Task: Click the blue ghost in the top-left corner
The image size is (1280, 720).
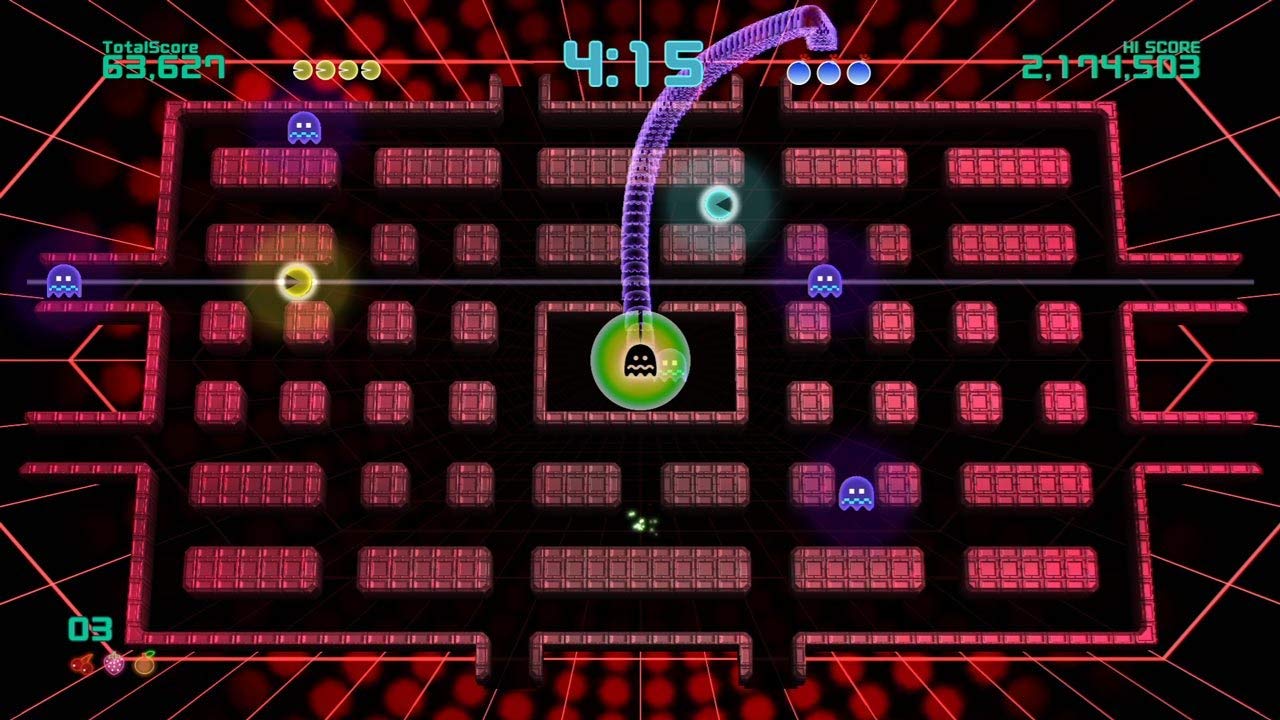Action: tap(305, 128)
